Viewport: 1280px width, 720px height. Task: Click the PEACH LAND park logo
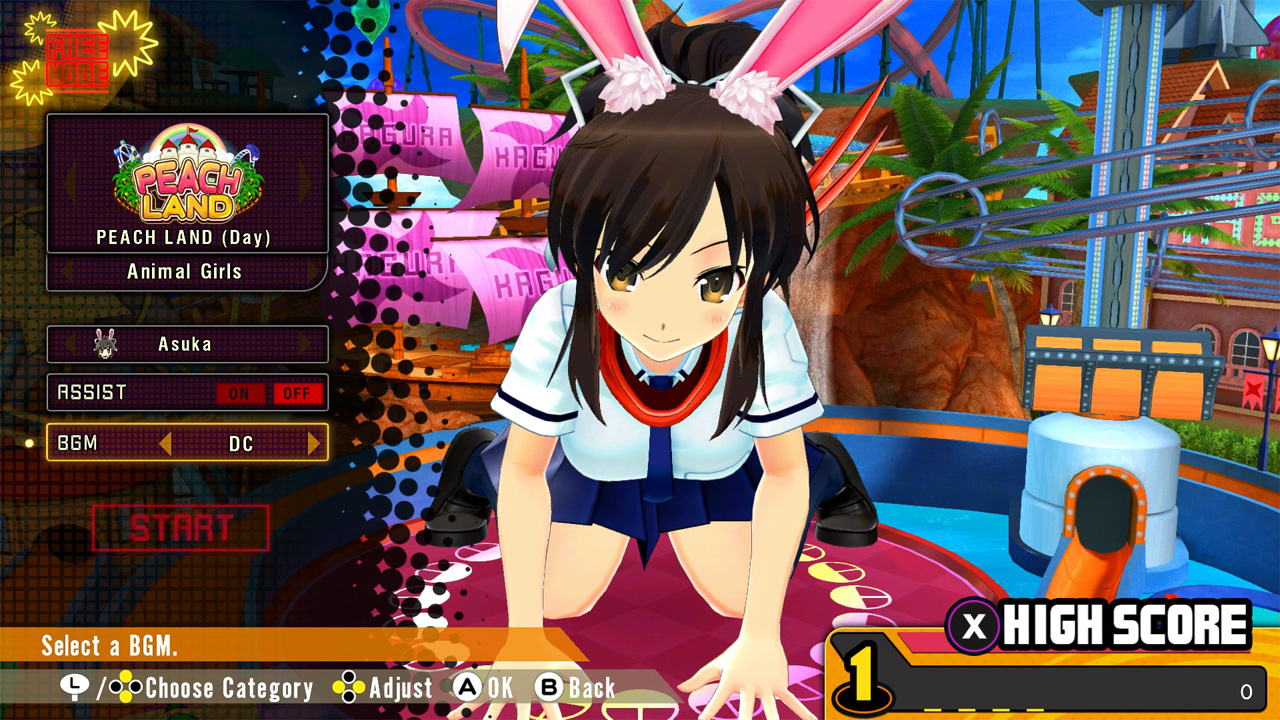click(185, 180)
